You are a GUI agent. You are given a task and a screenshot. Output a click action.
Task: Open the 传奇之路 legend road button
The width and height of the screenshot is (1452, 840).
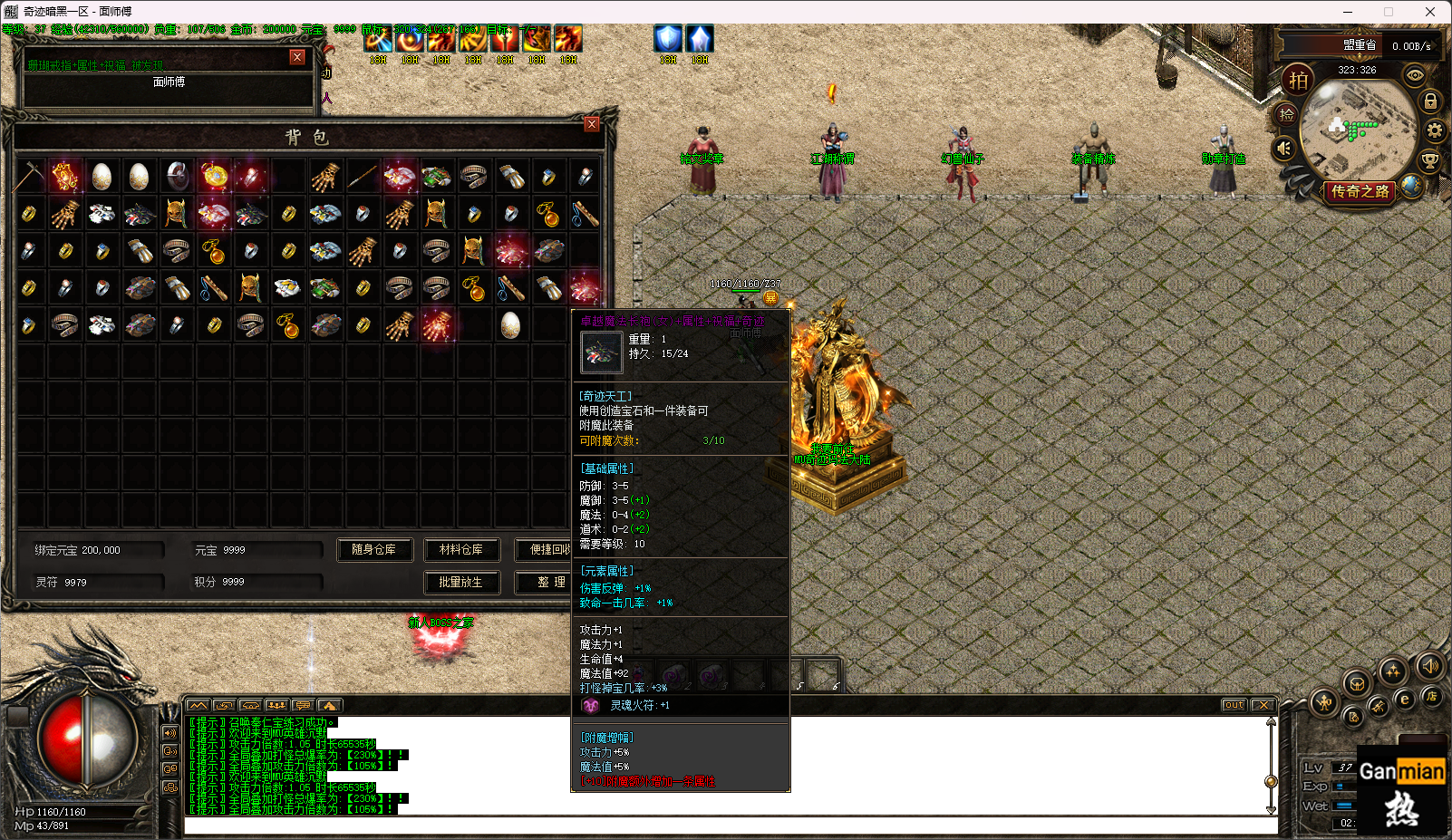coord(1360,191)
